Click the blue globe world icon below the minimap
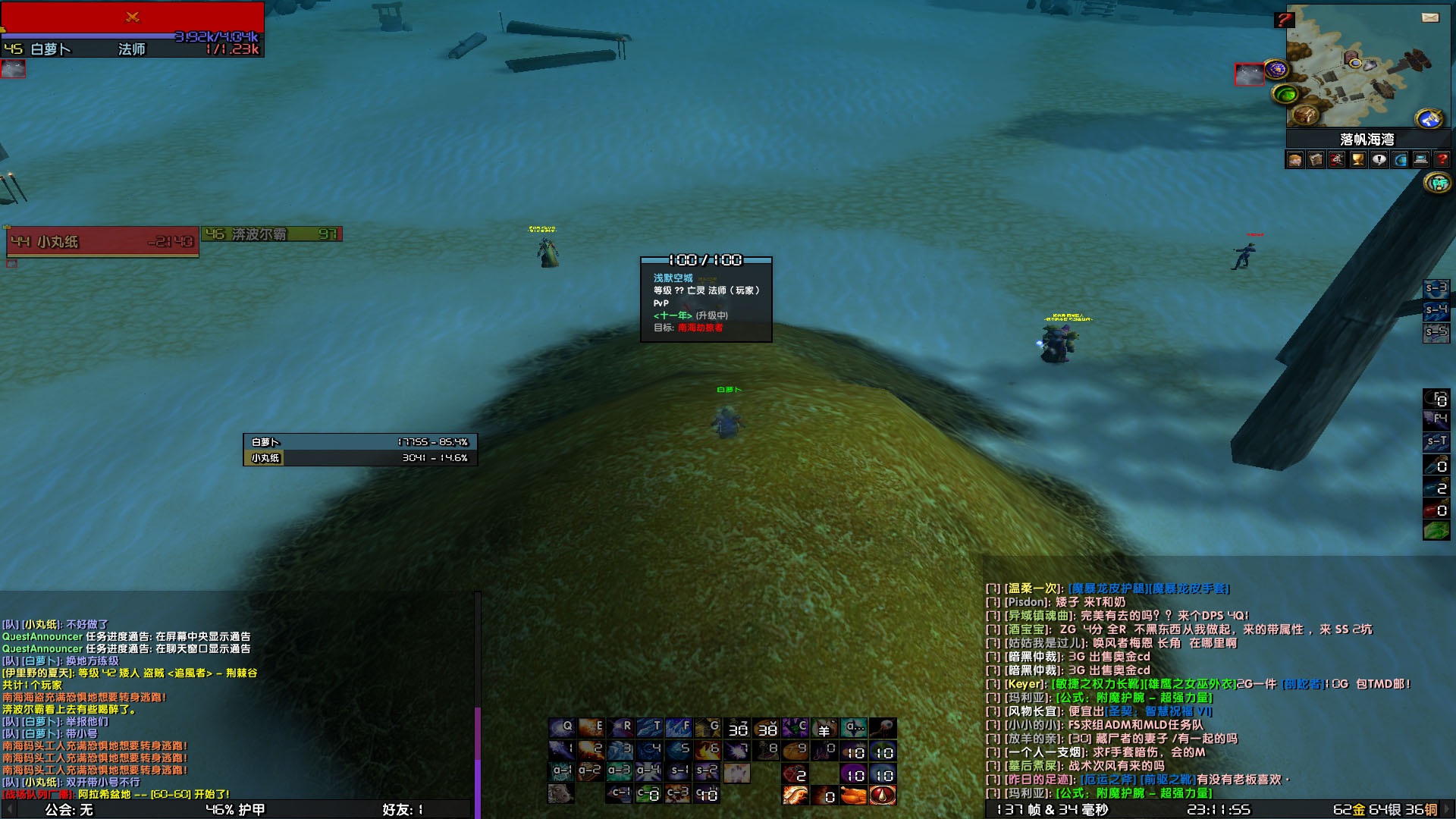This screenshot has height=819, width=1456. coord(1399,159)
